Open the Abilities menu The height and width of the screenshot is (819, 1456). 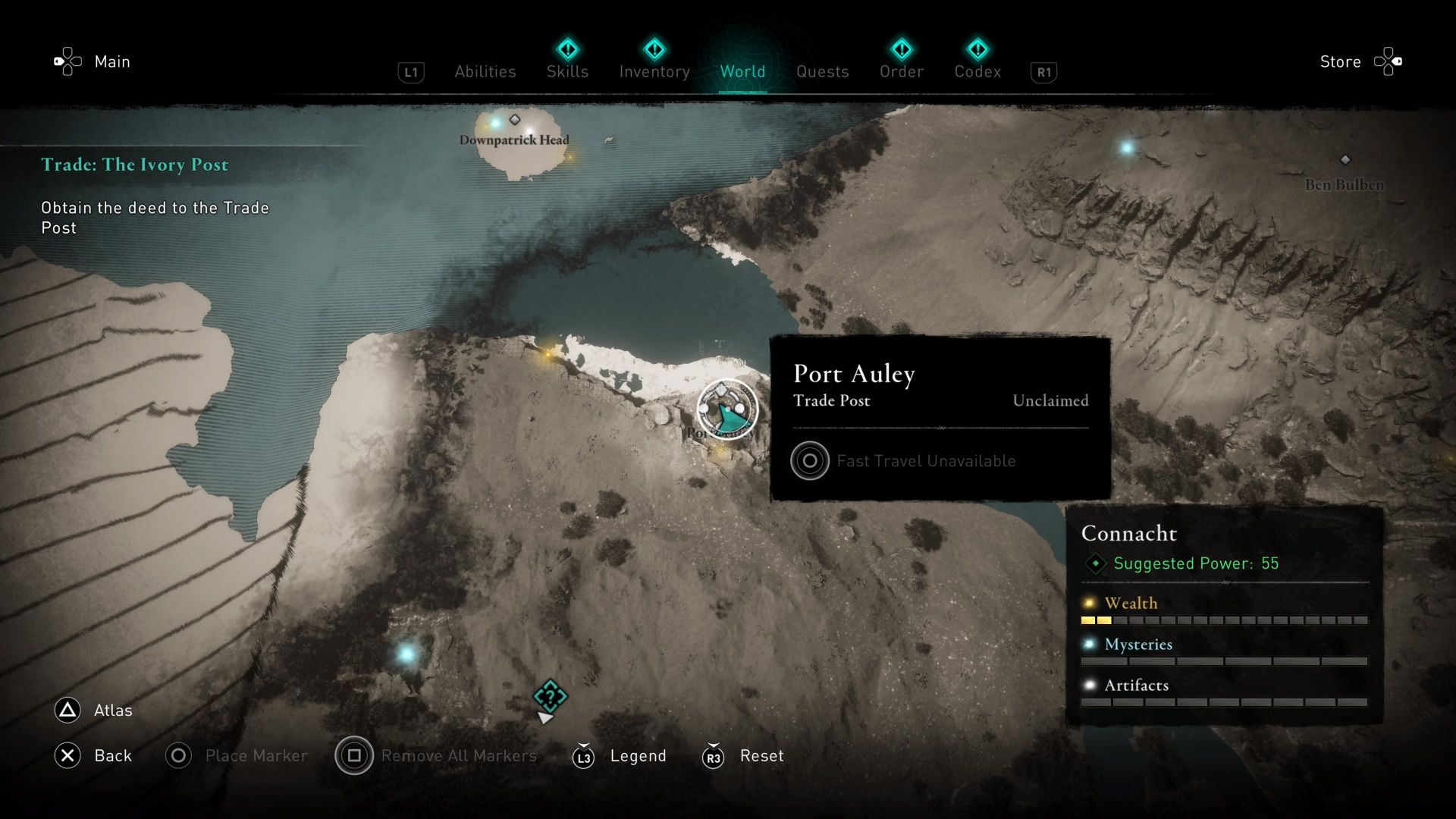(485, 71)
